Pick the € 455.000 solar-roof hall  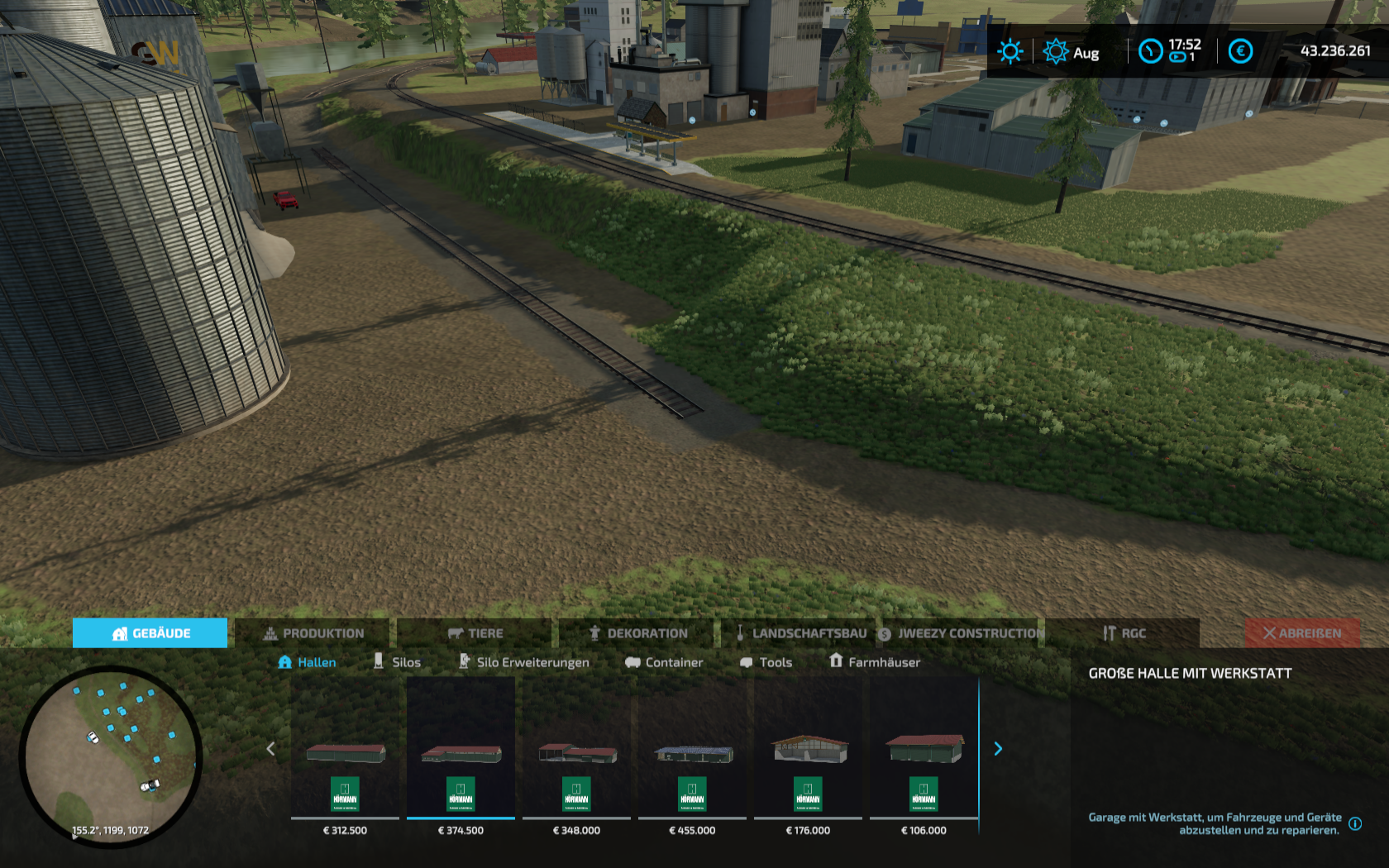click(692, 756)
